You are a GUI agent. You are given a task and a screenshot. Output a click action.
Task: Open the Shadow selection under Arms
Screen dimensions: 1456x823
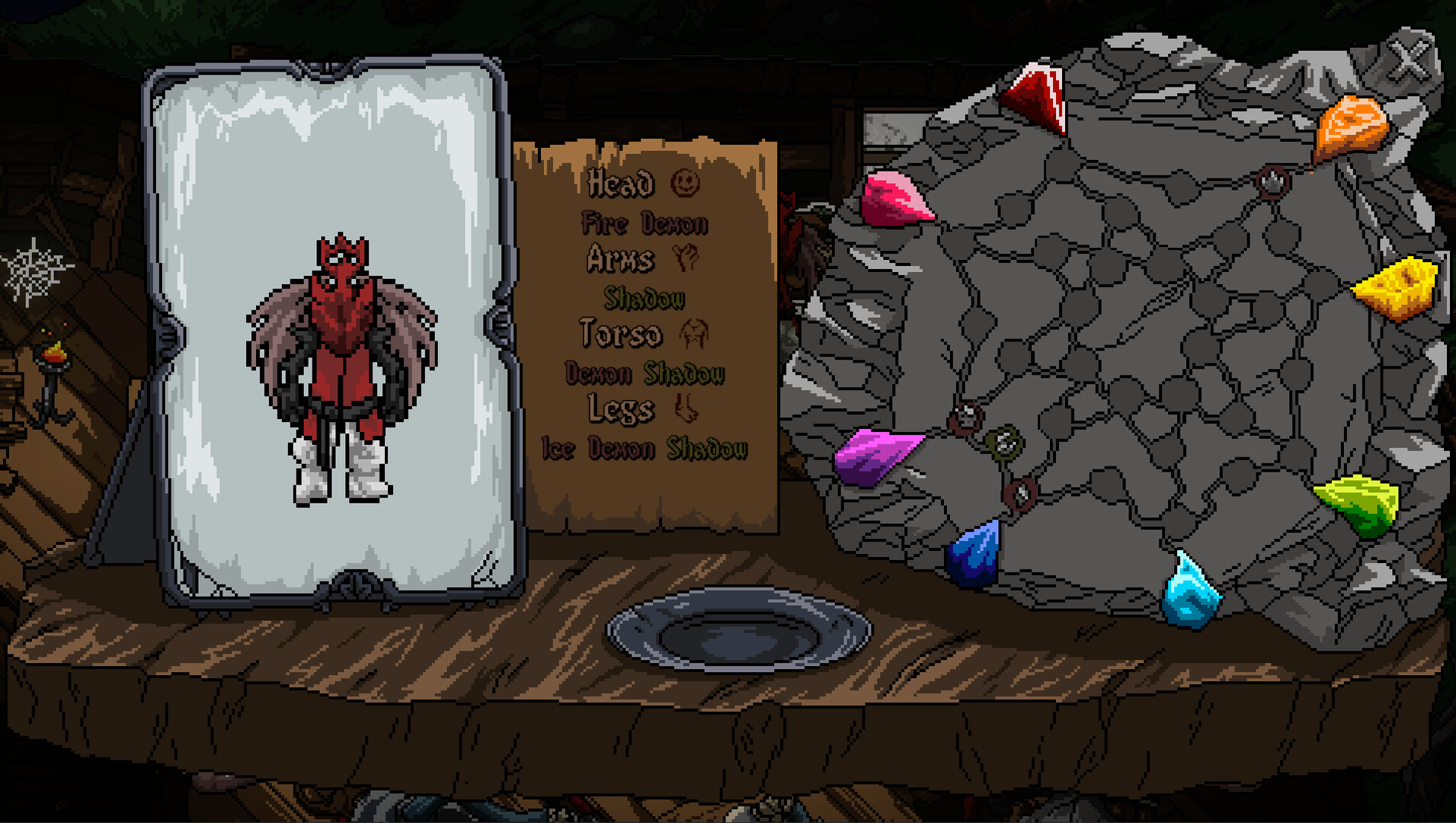click(644, 299)
